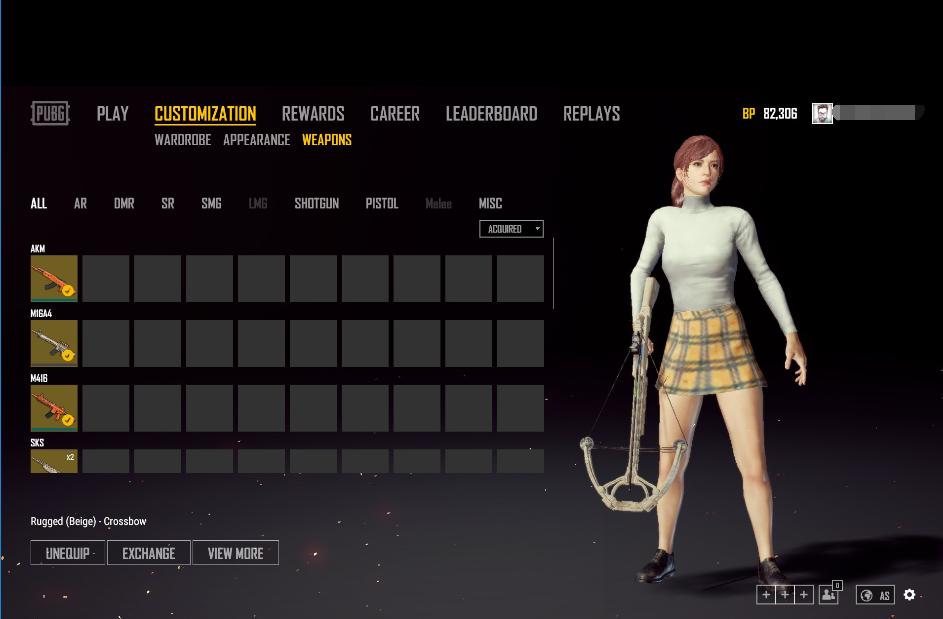Select the SMG category filter

(211, 204)
